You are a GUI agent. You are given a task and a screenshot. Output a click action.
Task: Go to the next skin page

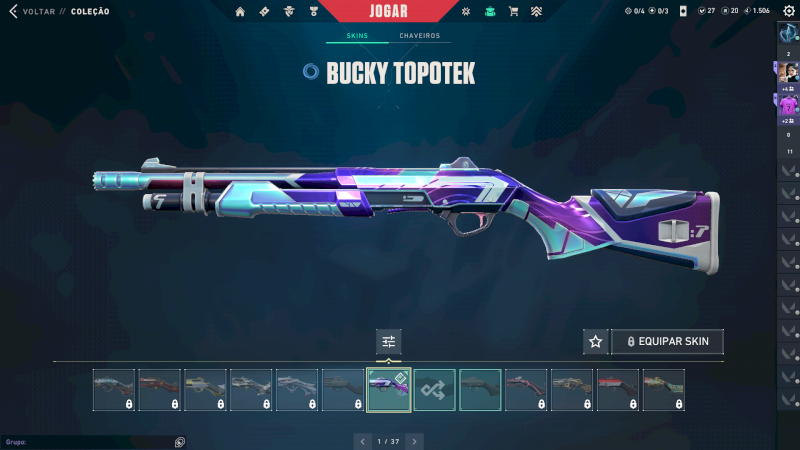(x=414, y=441)
